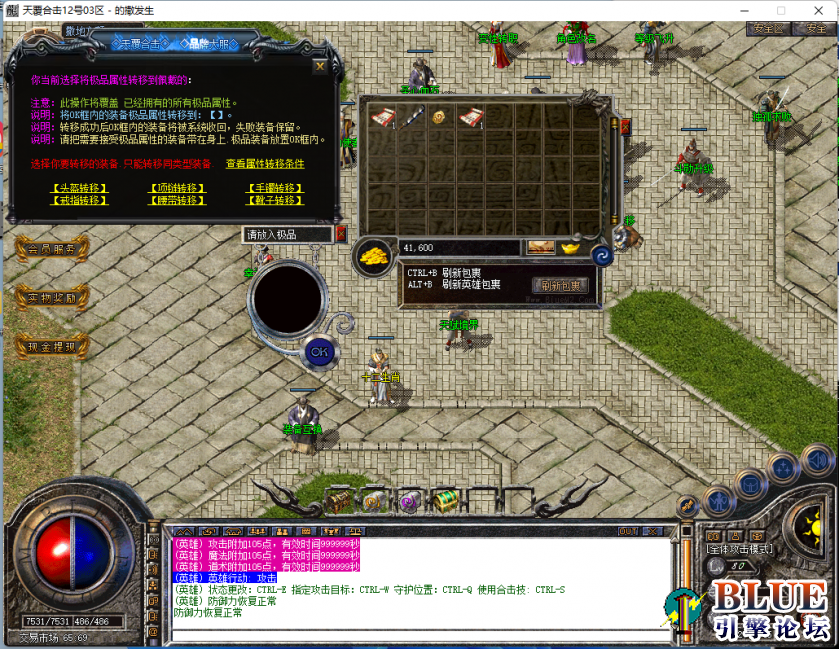The image size is (839, 649).
Task: View 查看属性转移条件 transfer conditions link
Action: [264, 164]
